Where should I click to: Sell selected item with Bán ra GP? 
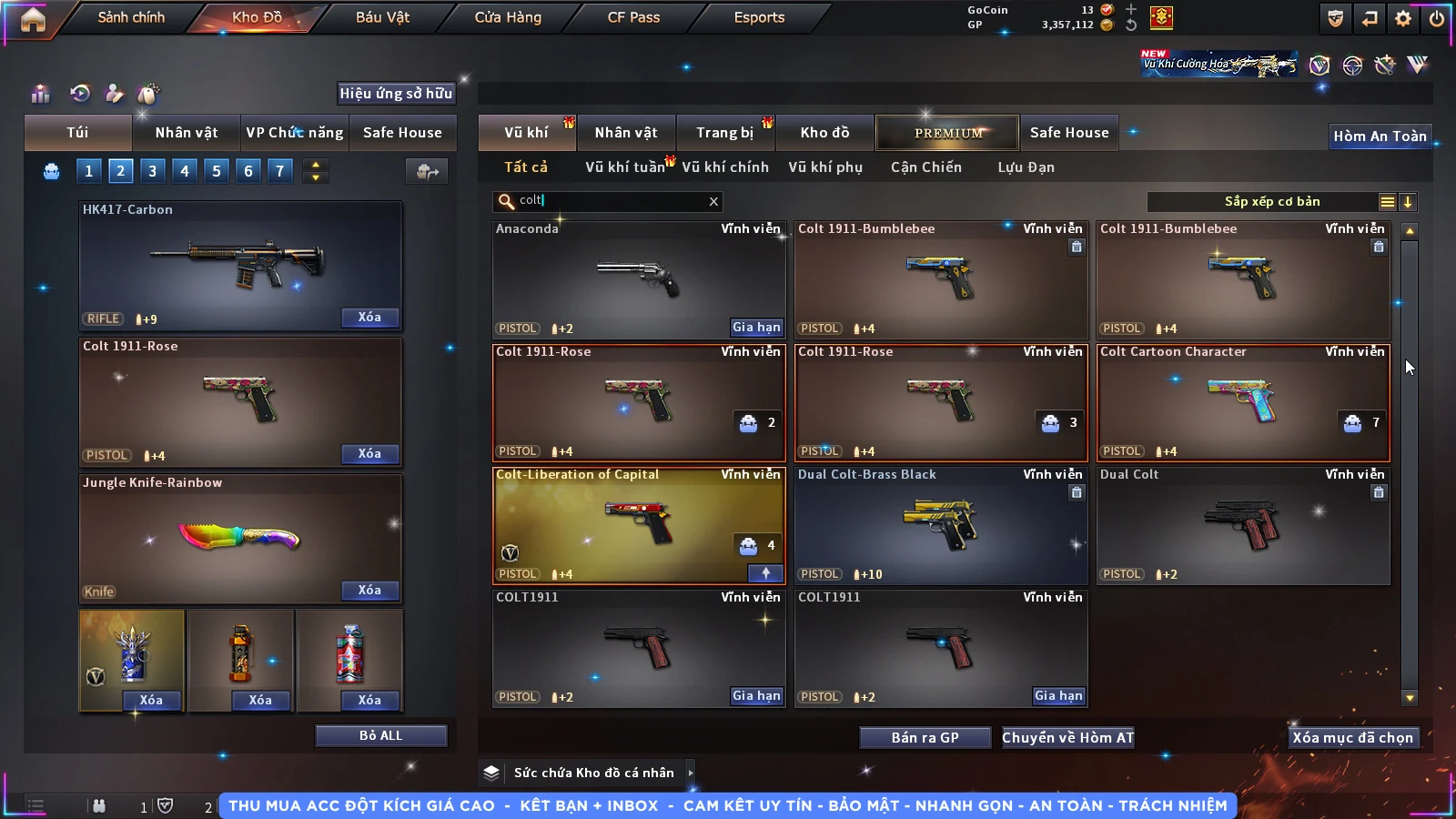coord(925,737)
